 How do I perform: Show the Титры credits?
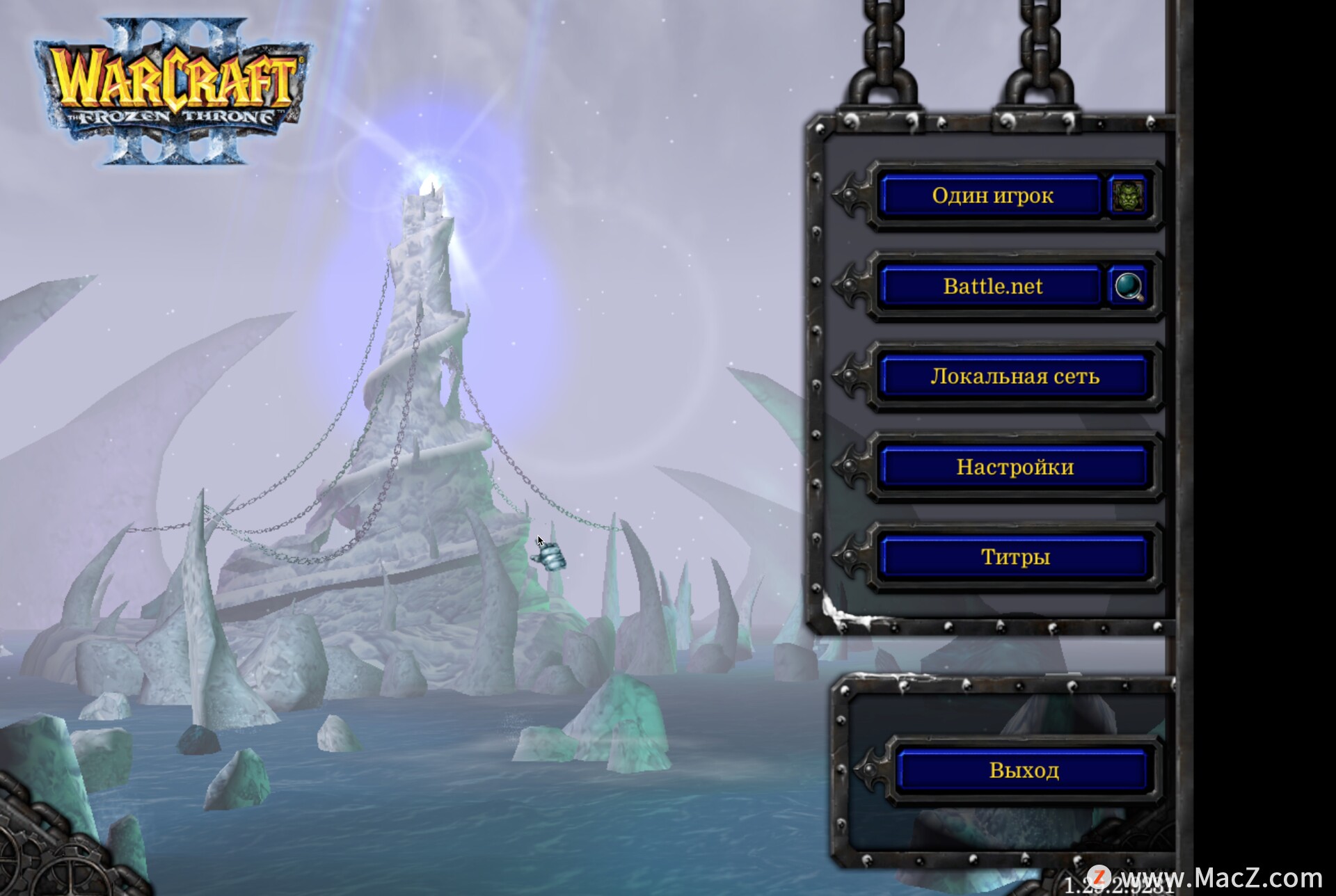[x=1014, y=557]
